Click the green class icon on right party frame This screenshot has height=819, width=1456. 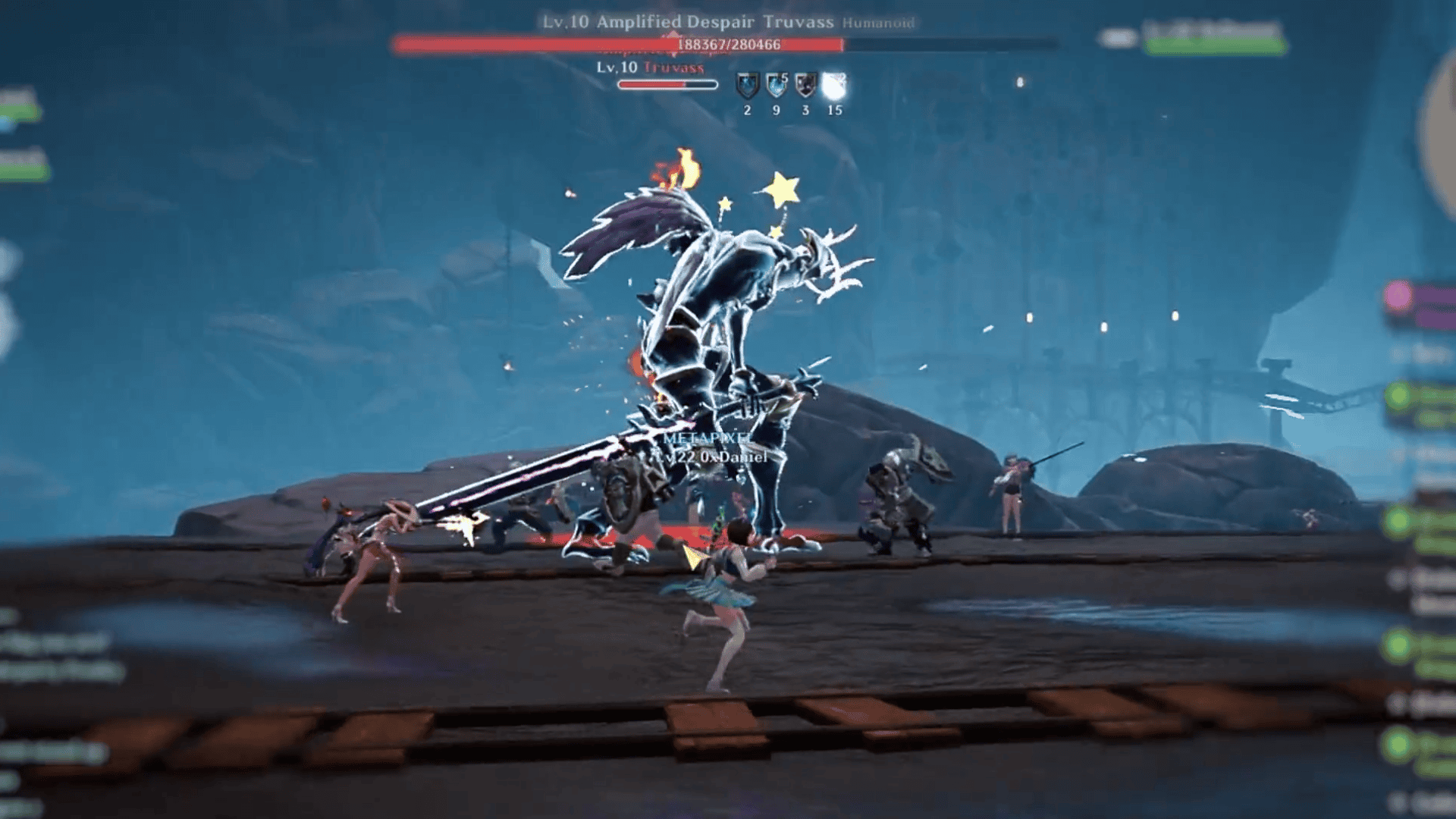pyautogui.click(x=1398, y=394)
